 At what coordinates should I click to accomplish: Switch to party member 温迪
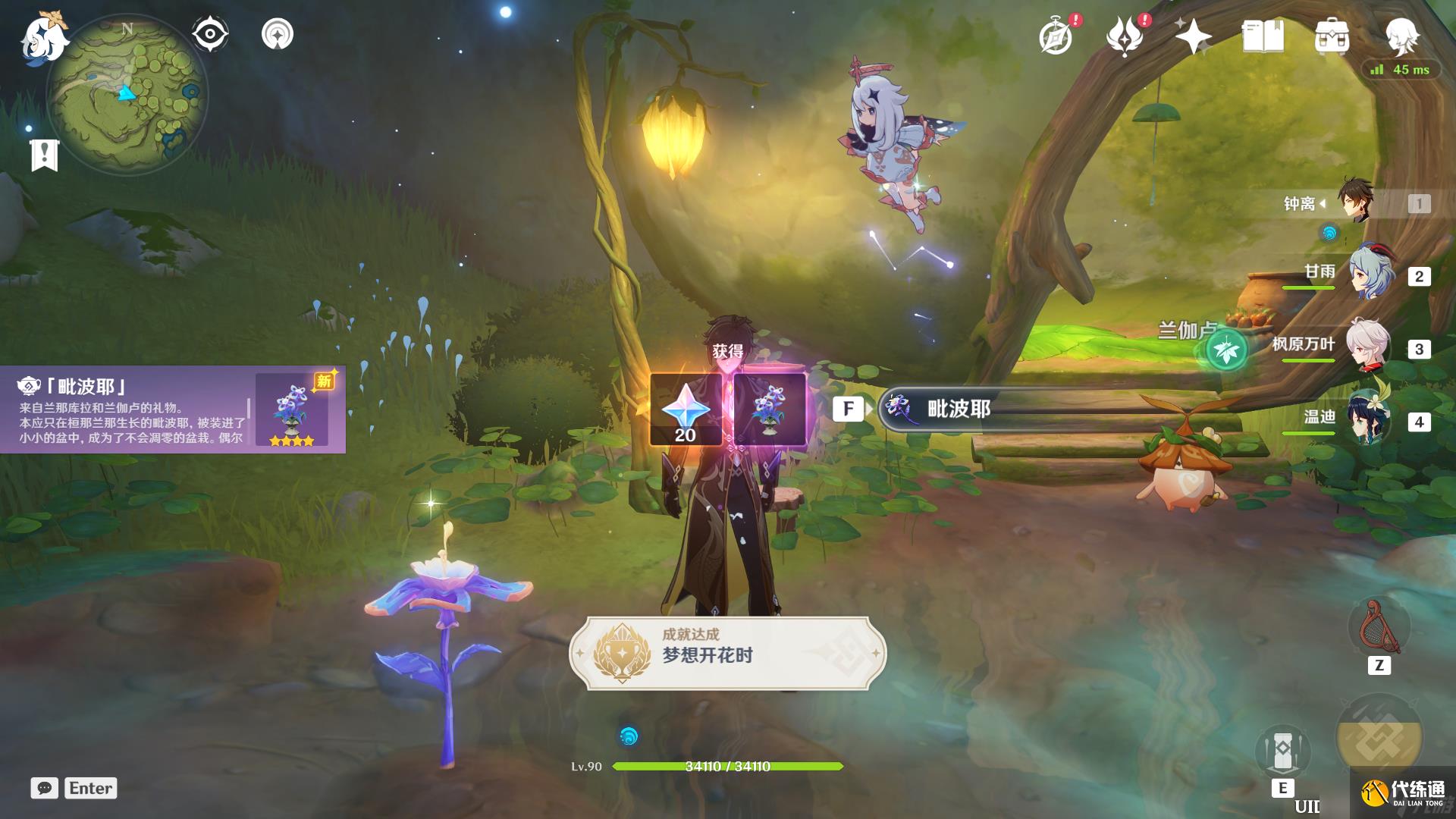point(1369,419)
